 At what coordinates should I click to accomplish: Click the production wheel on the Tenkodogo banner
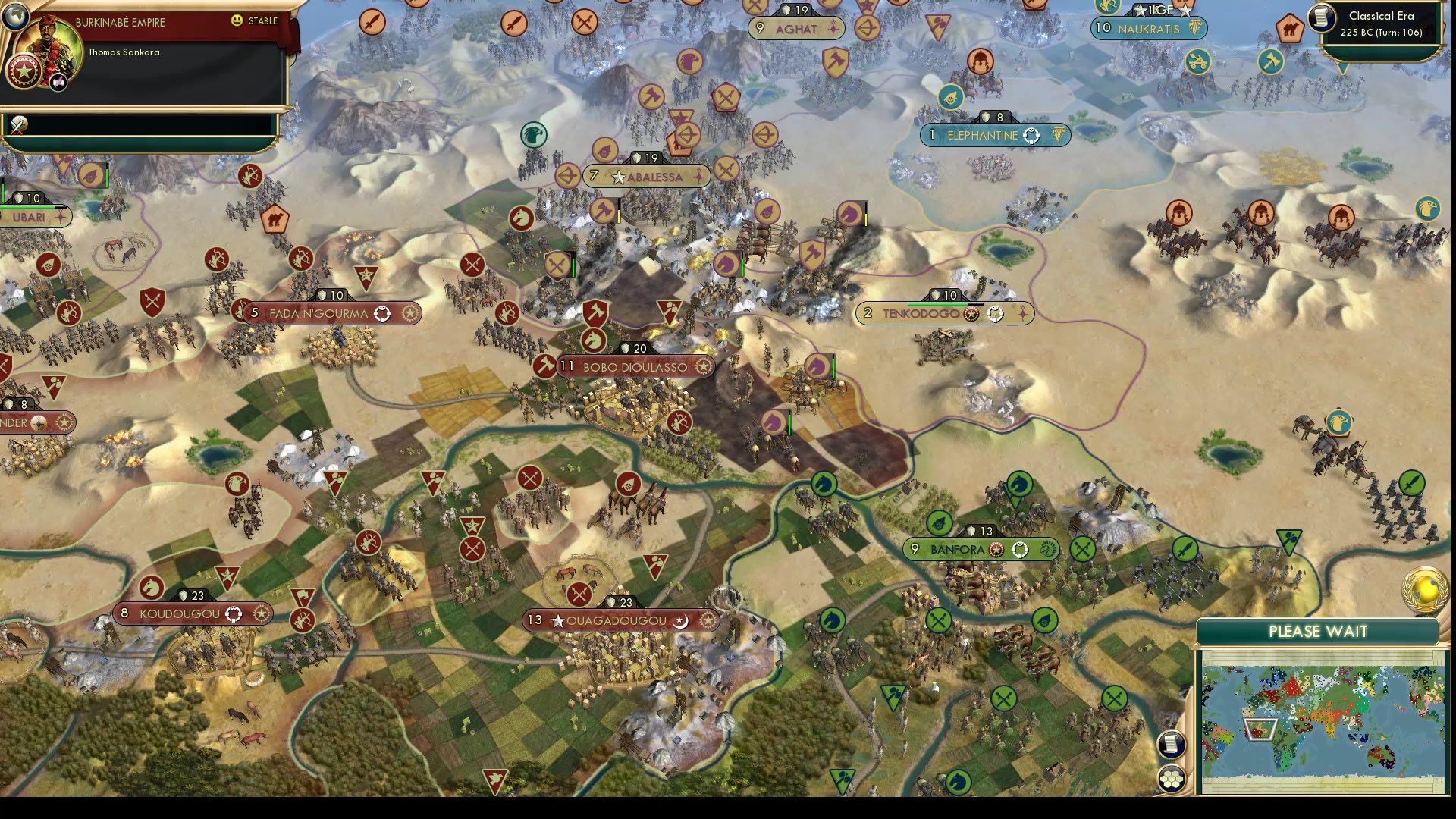(996, 313)
